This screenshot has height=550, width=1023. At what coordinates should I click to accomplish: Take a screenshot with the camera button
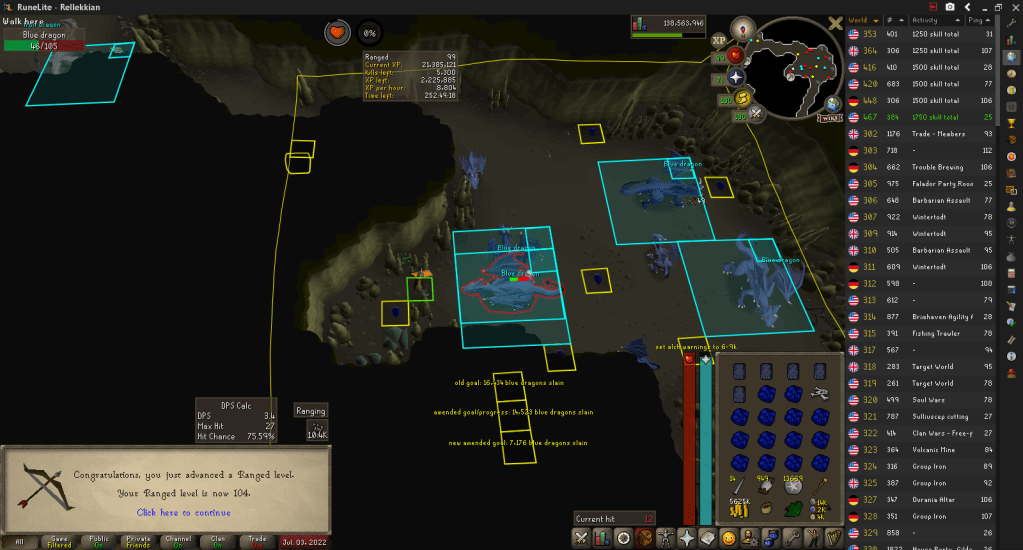(949, 6)
